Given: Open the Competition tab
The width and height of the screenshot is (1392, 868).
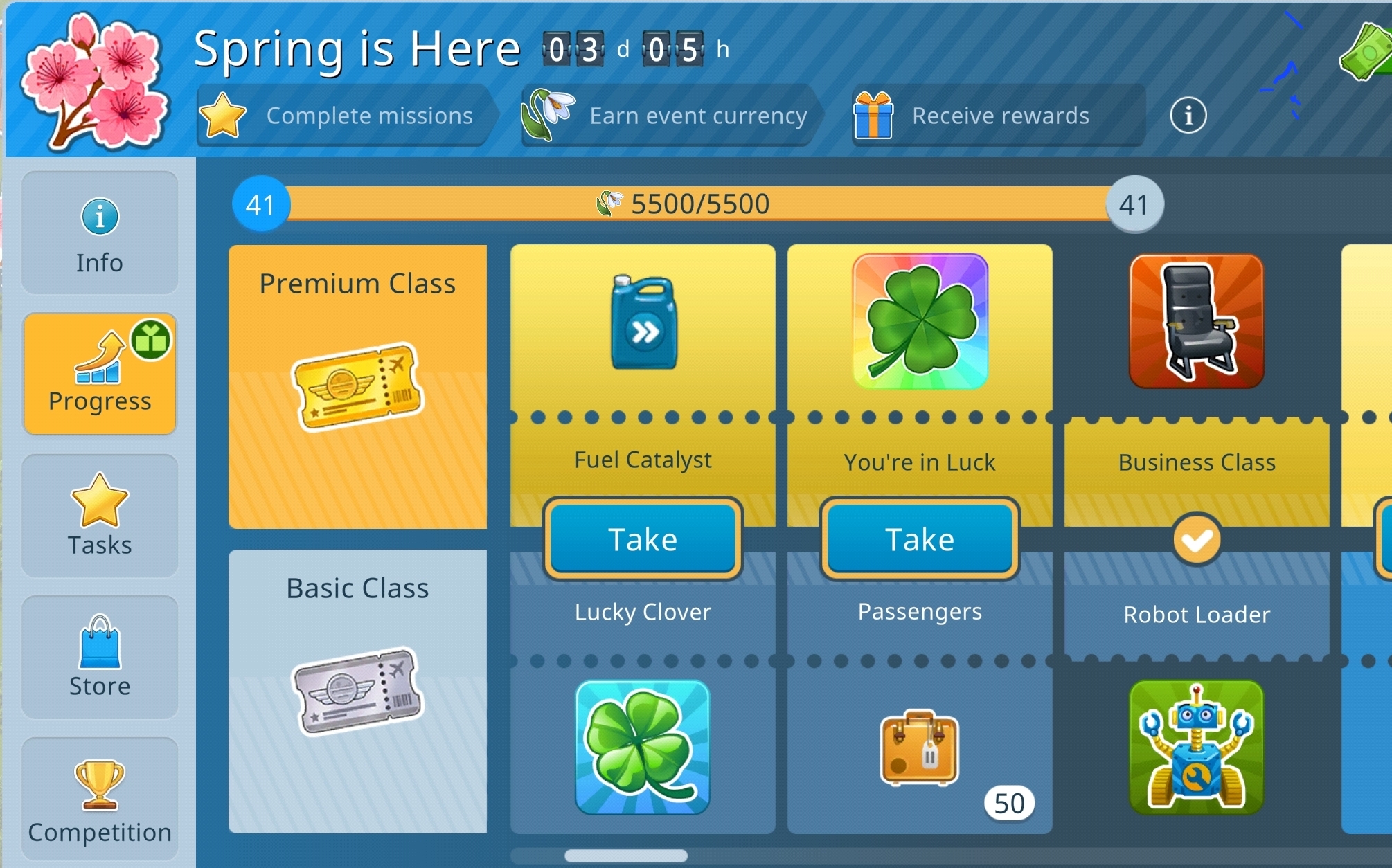Looking at the screenshot, I should tap(100, 799).
